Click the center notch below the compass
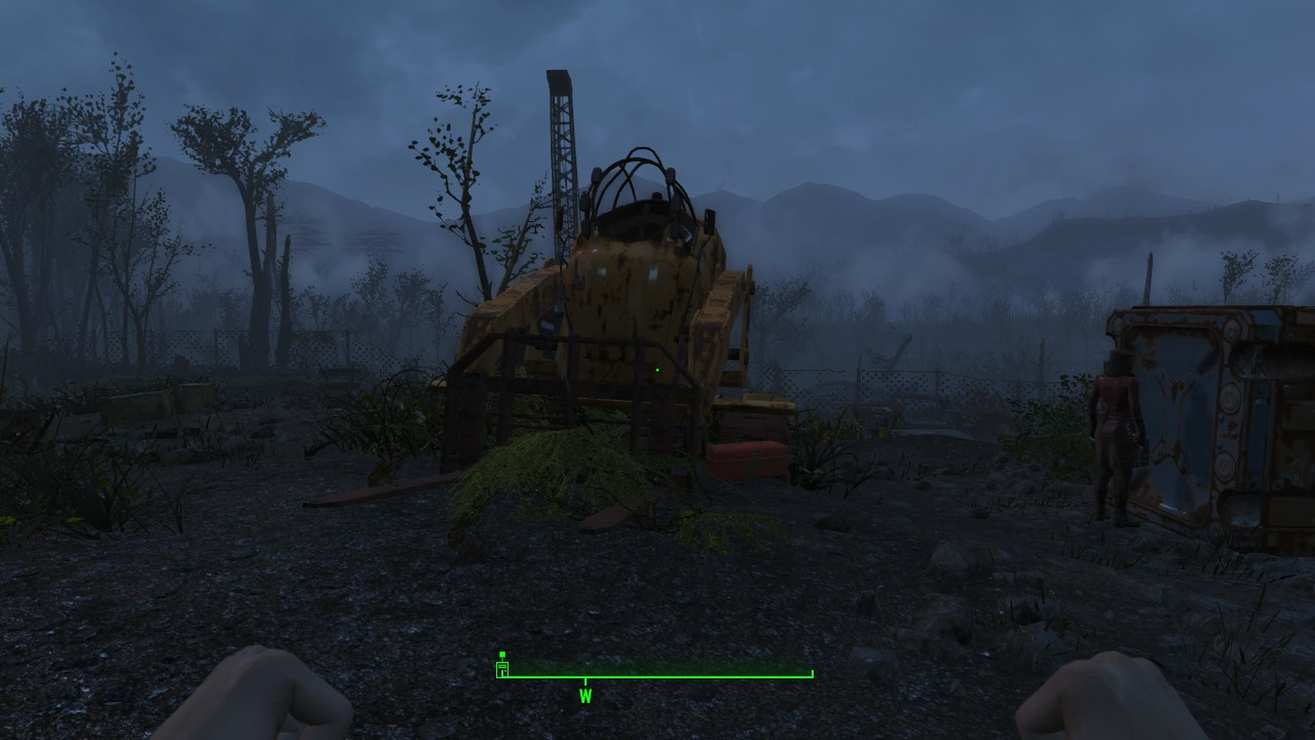 585,682
